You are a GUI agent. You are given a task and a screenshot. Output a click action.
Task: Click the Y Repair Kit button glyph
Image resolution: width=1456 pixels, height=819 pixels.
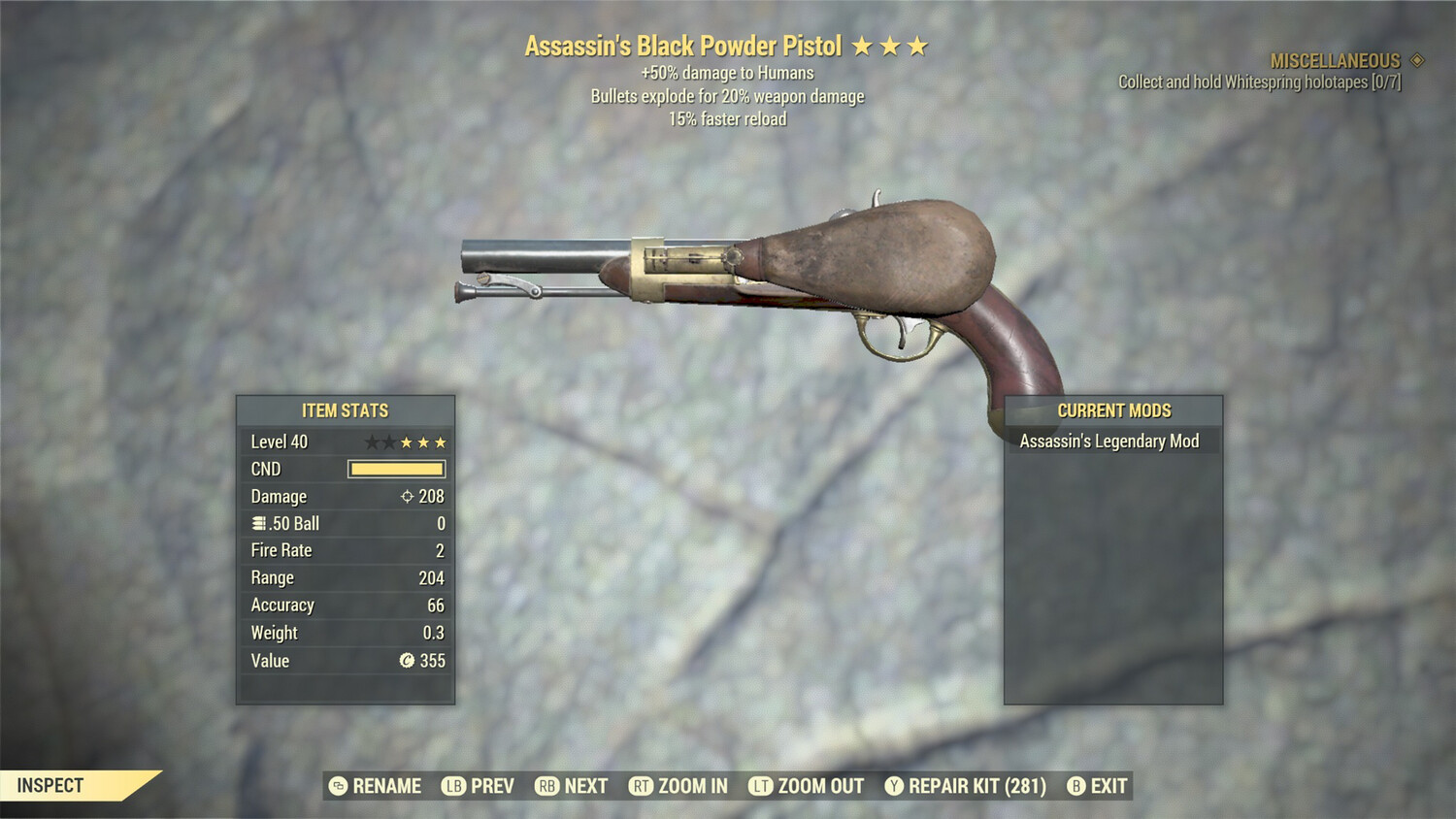click(x=894, y=786)
